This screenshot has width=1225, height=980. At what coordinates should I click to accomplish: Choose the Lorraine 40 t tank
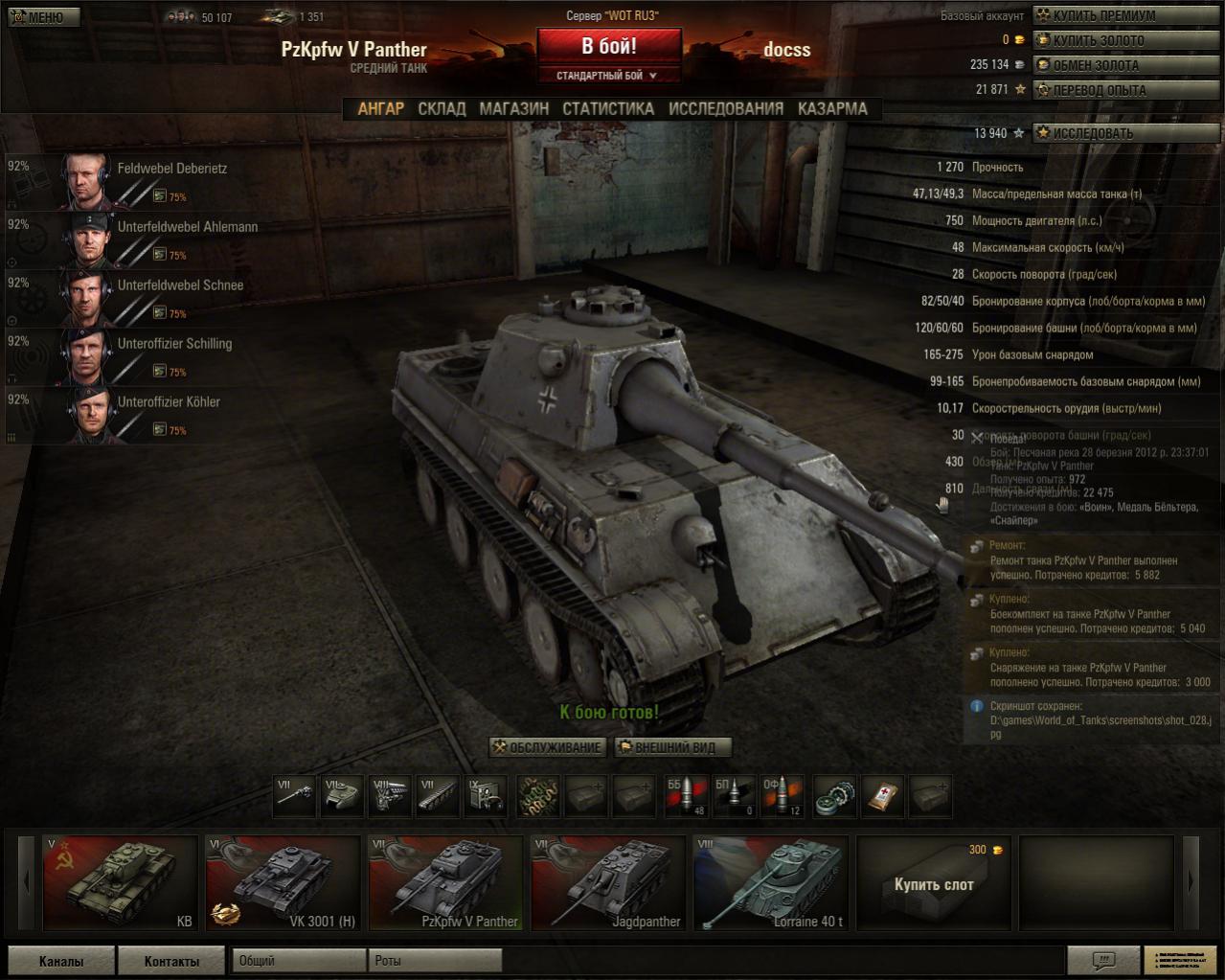[x=771, y=882]
